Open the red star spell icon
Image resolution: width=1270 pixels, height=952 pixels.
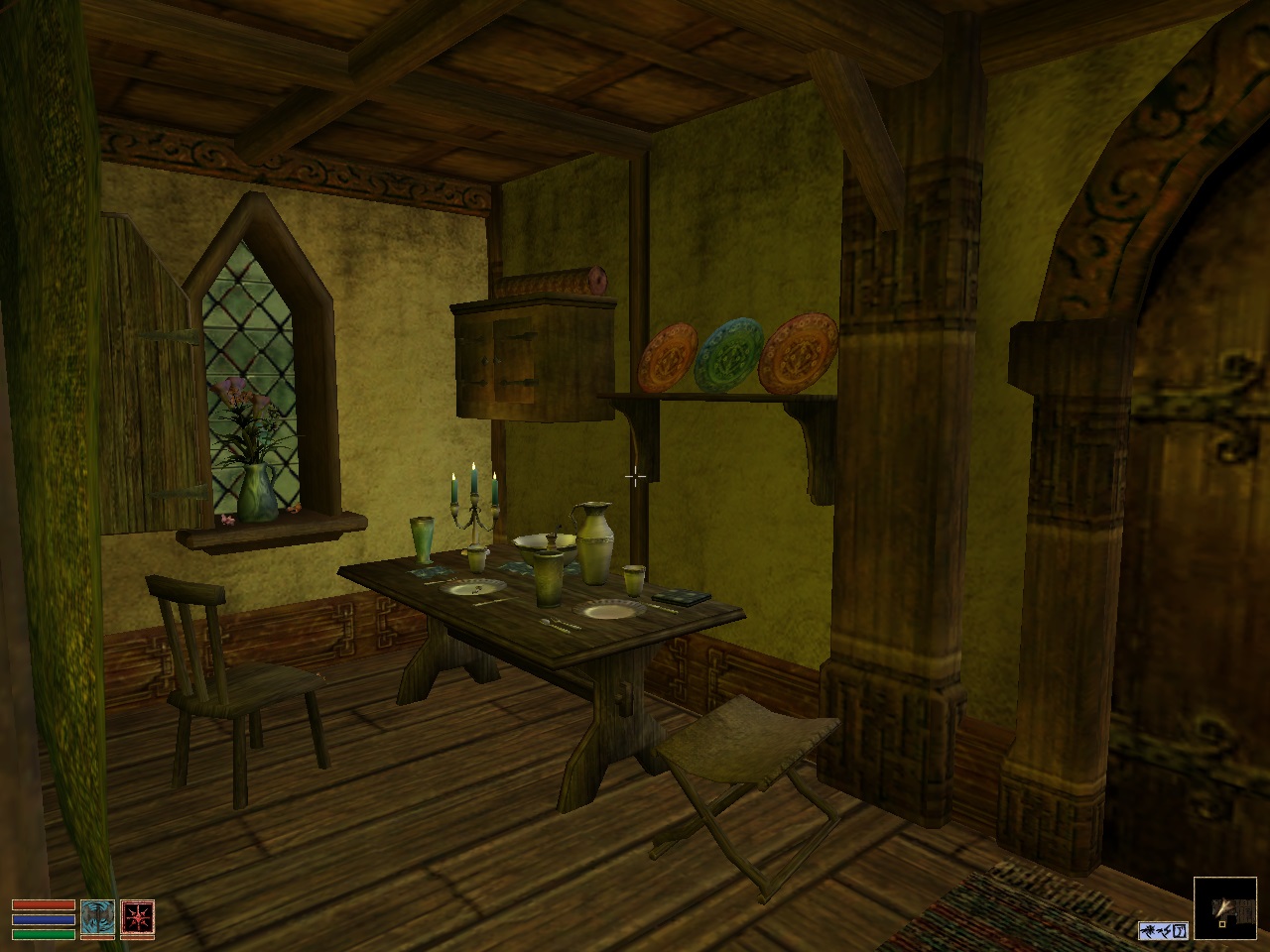pos(137,919)
